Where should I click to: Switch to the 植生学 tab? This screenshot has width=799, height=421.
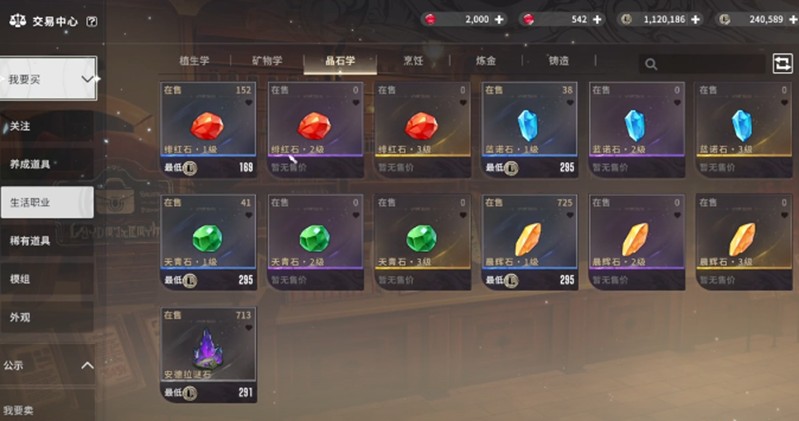[194, 61]
